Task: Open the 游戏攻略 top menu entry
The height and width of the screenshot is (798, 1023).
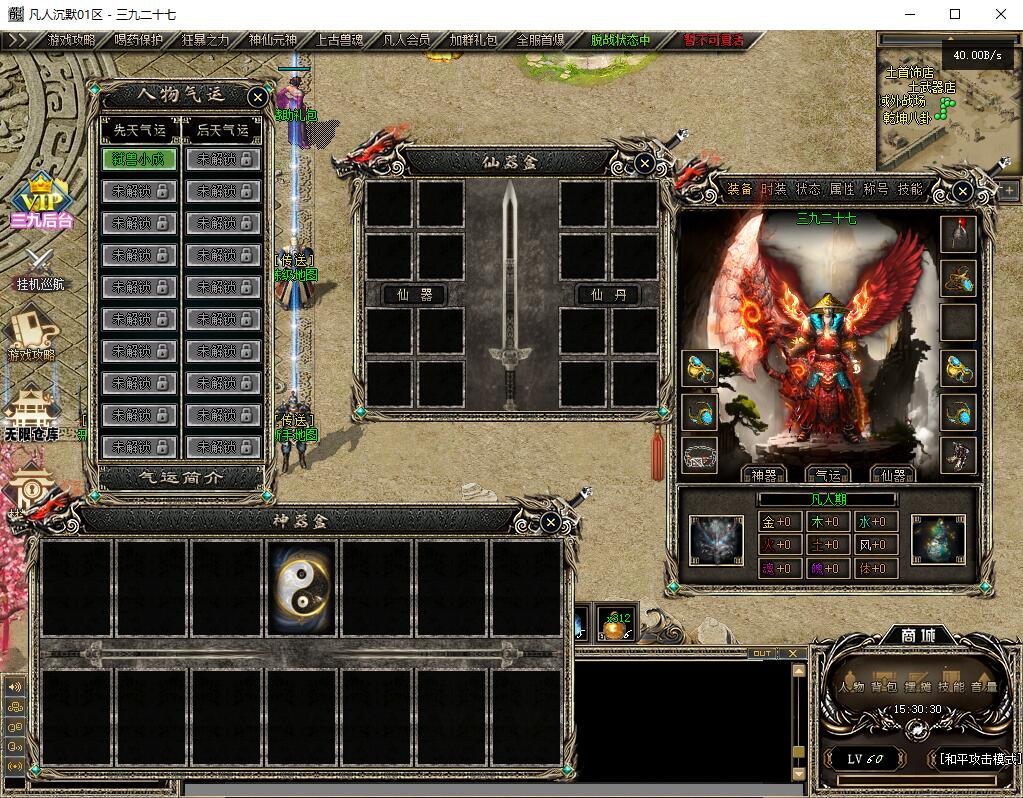Action: pyautogui.click(x=71, y=40)
